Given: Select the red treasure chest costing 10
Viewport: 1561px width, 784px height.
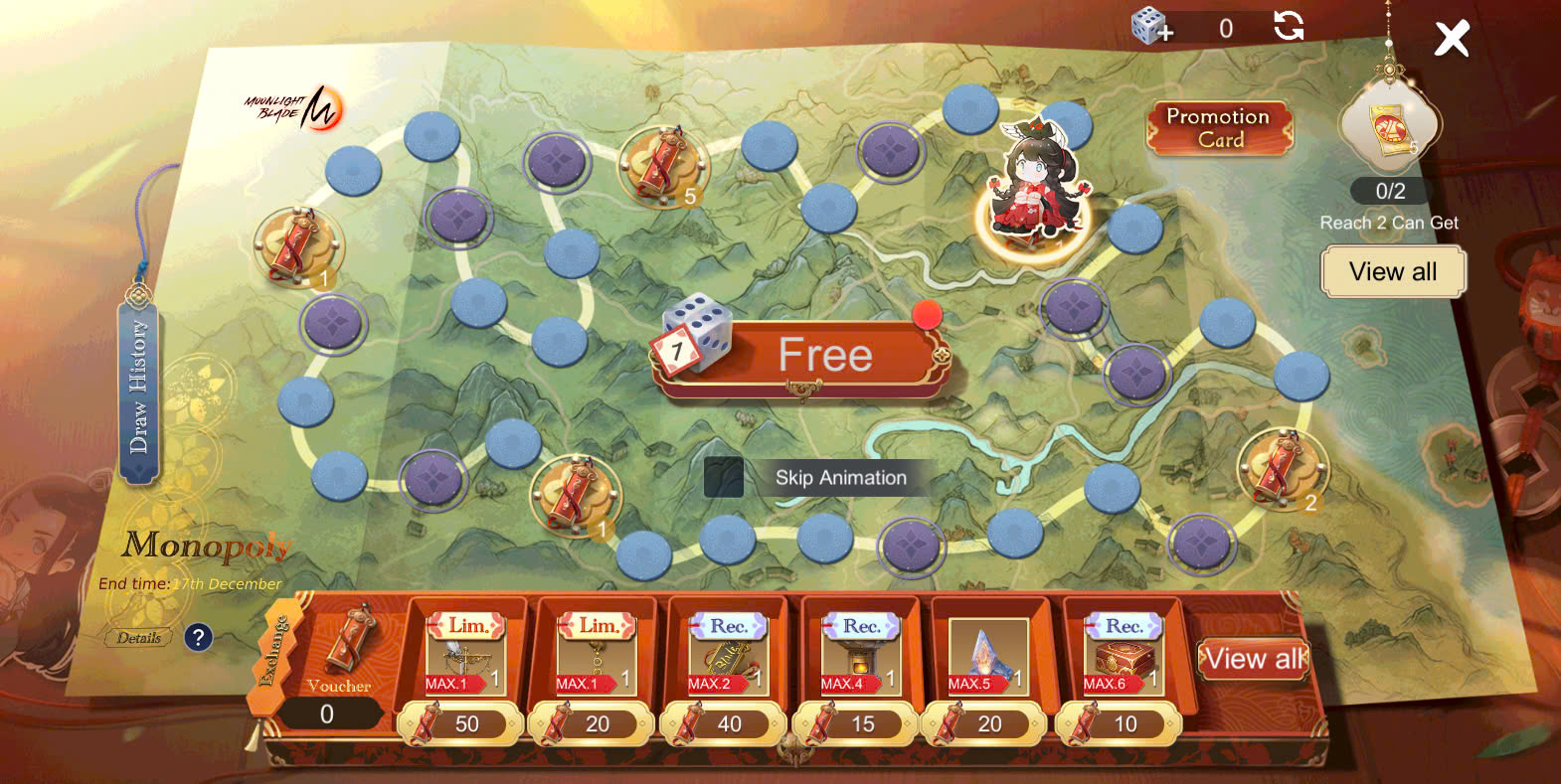Looking at the screenshot, I should coord(1123,656).
